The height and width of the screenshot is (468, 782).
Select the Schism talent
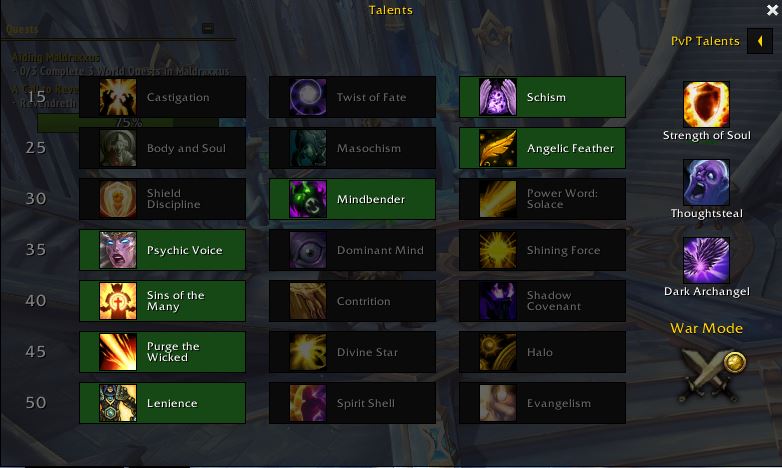542,97
